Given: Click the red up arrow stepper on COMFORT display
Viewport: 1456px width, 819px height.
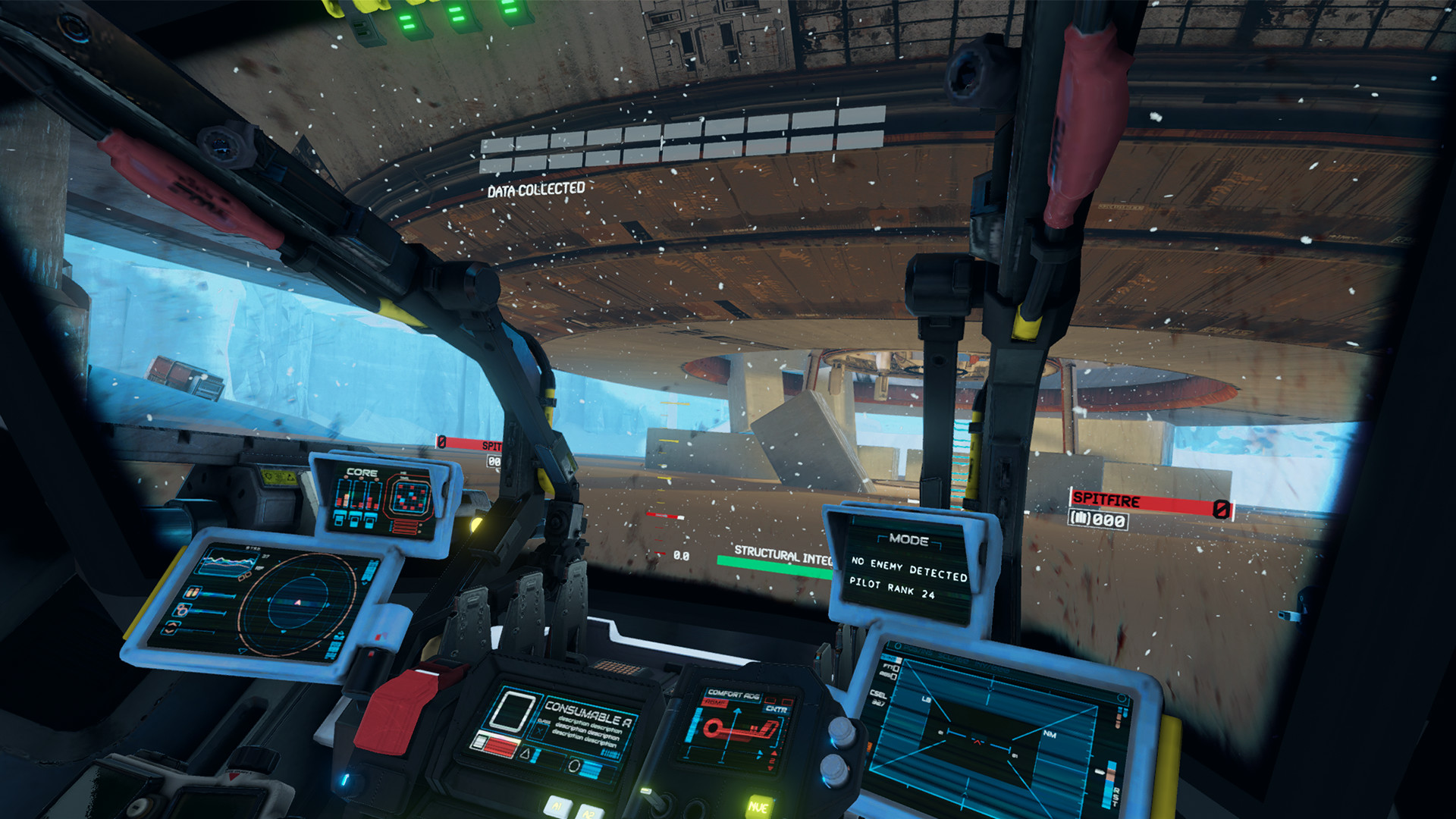Looking at the screenshot, I should (773, 754).
